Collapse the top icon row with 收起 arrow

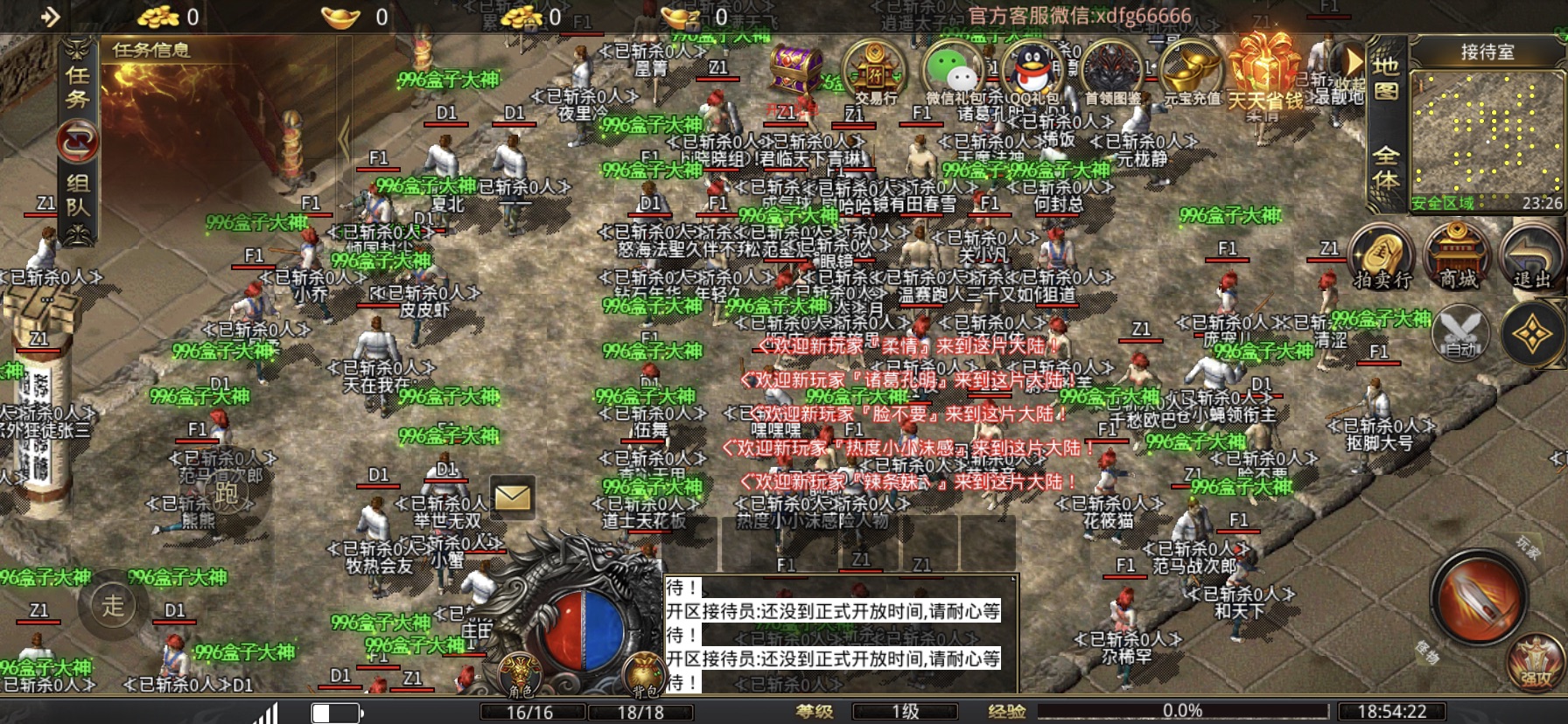pos(1353,62)
